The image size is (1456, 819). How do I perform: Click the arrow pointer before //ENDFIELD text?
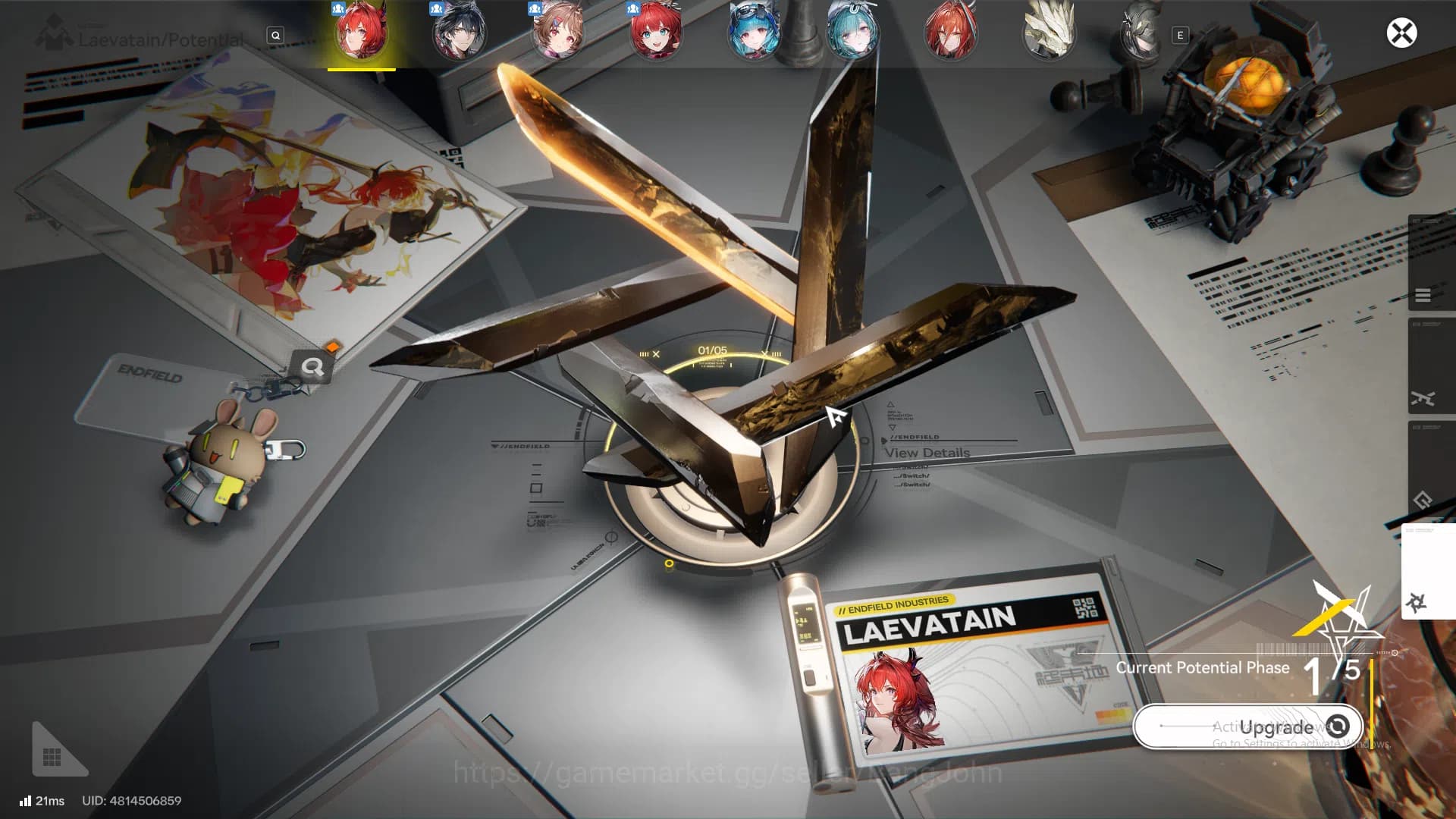(x=883, y=440)
